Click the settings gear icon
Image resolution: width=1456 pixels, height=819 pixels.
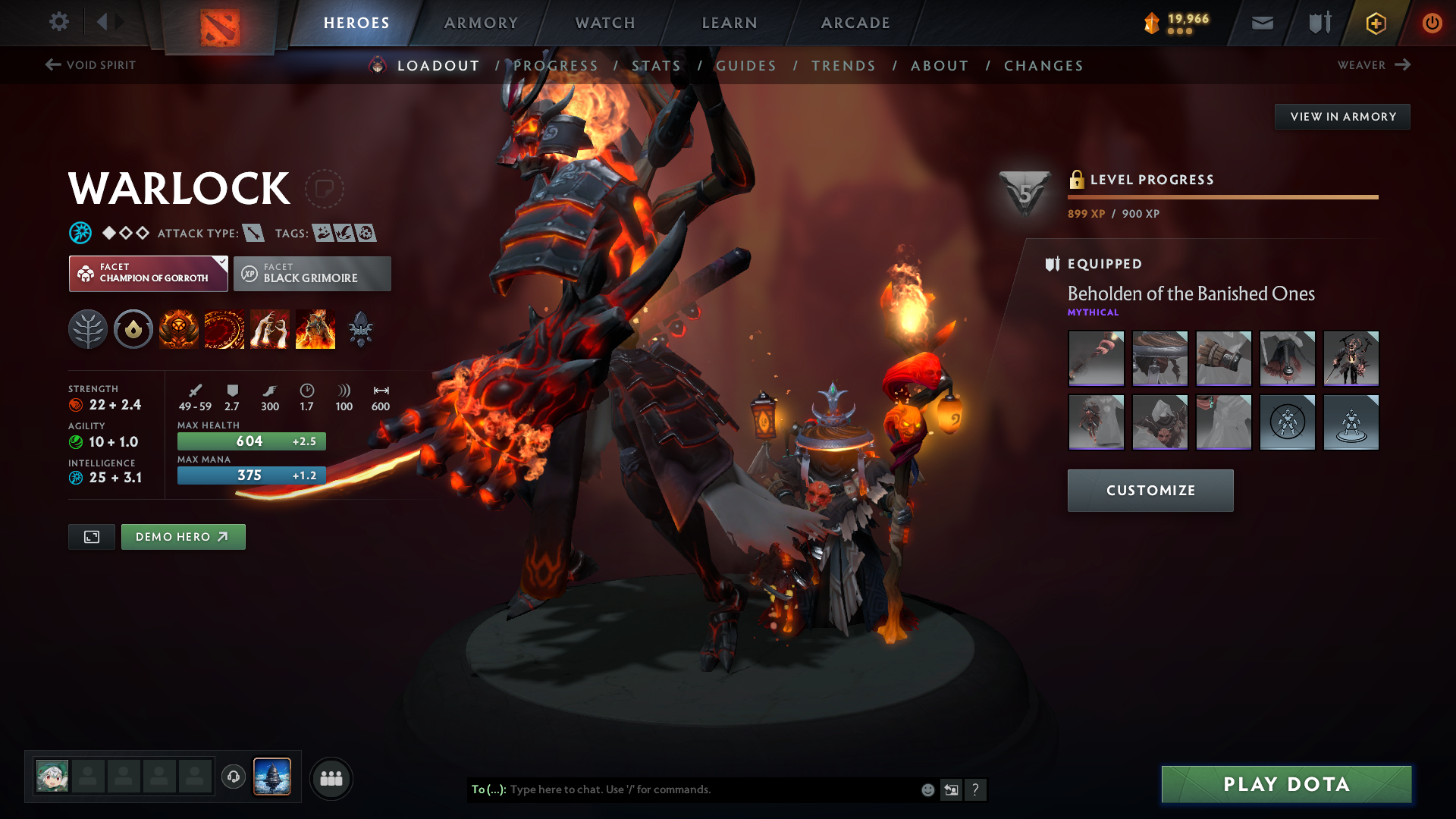(x=59, y=22)
